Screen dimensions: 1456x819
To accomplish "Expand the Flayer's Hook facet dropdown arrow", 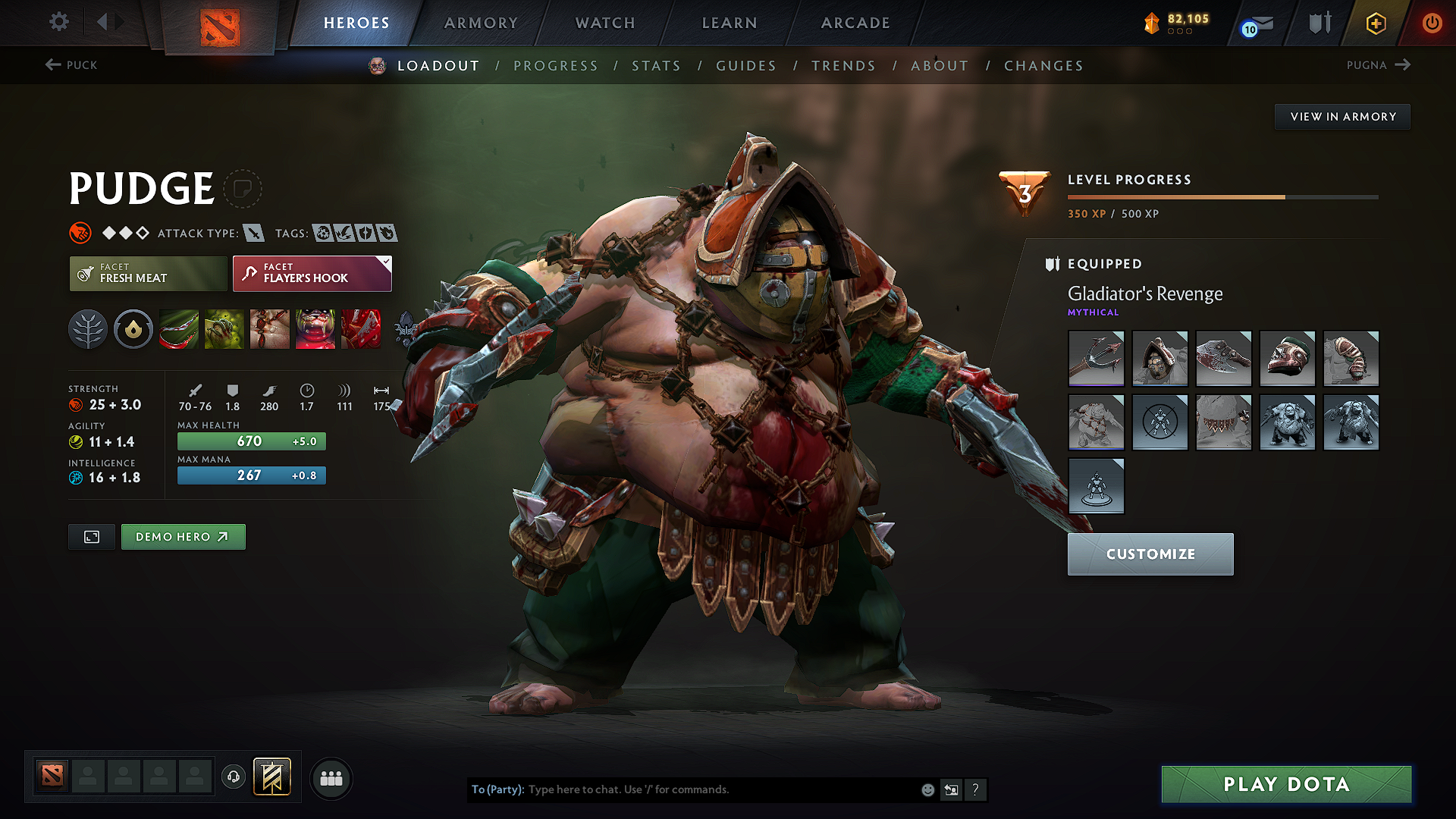I will coord(385,264).
